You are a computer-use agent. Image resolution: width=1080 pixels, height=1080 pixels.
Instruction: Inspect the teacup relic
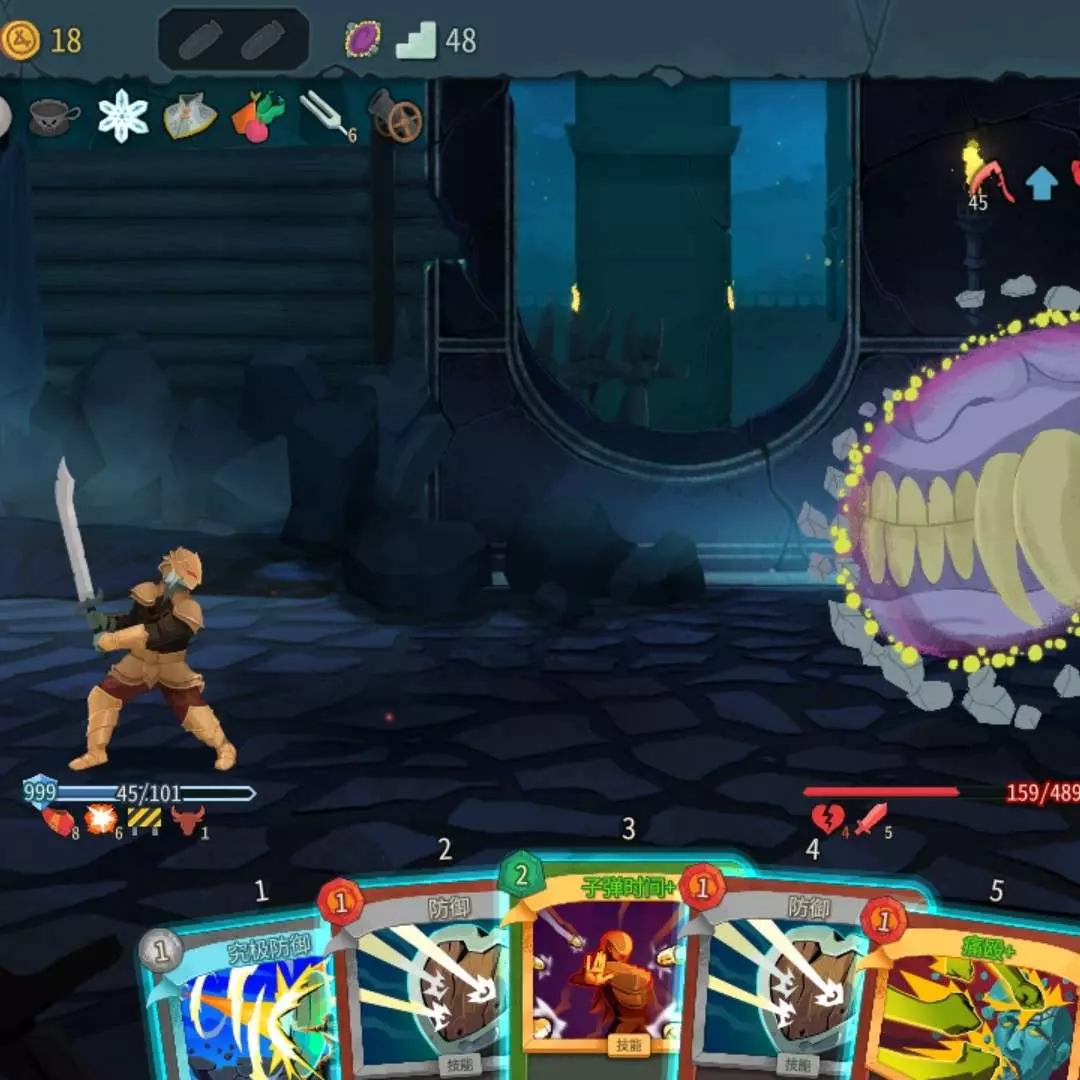[x=54, y=118]
